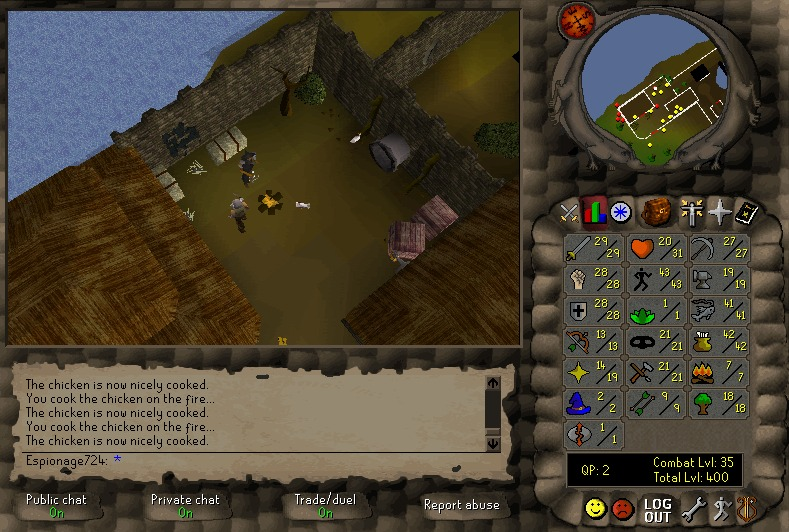
Task: Click the LOG OUT button
Action: click(x=657, y=510)
